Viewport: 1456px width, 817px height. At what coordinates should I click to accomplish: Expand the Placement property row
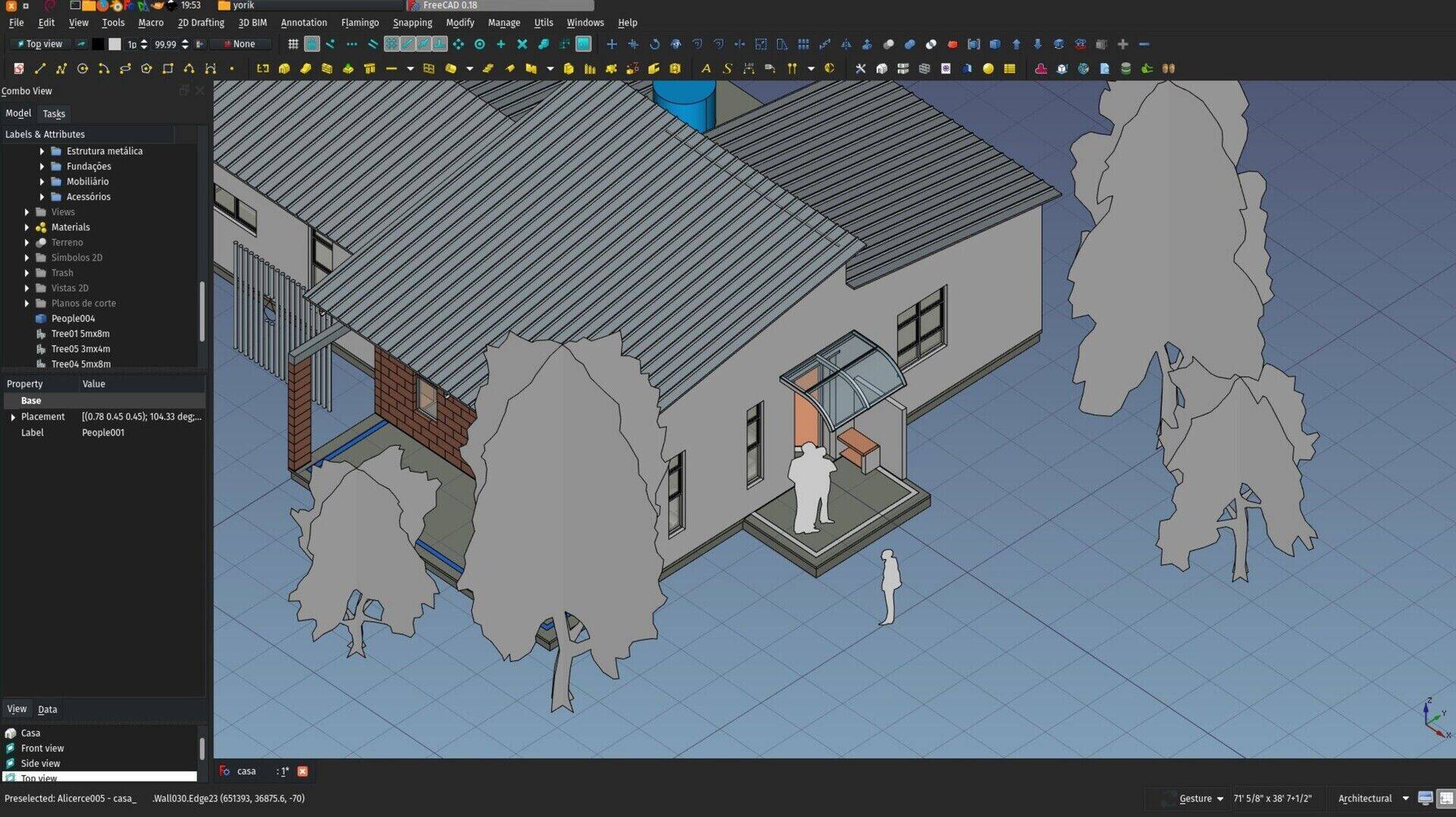[x=13, y=416]
